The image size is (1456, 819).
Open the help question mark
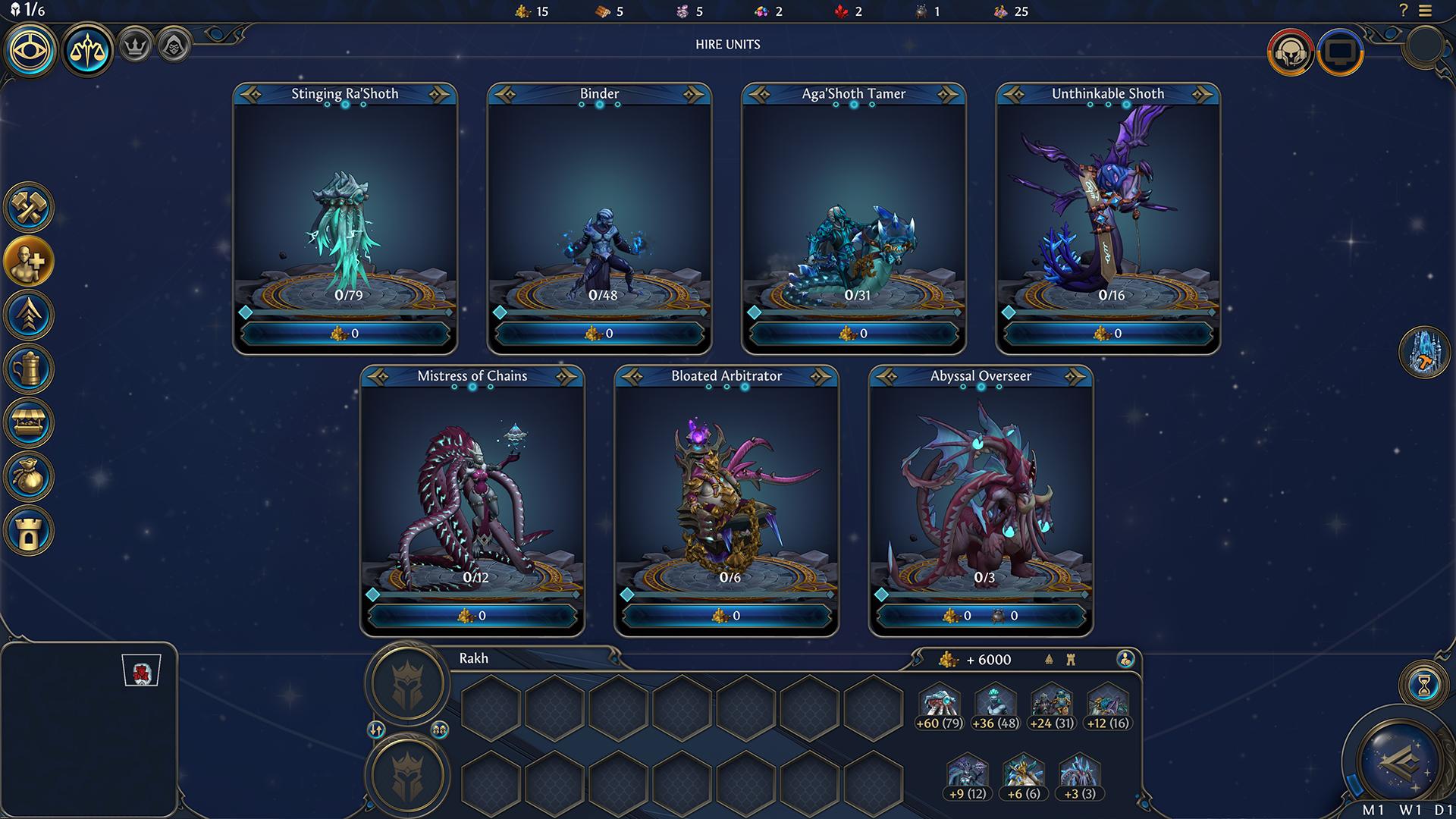[x=1404, y=11]
